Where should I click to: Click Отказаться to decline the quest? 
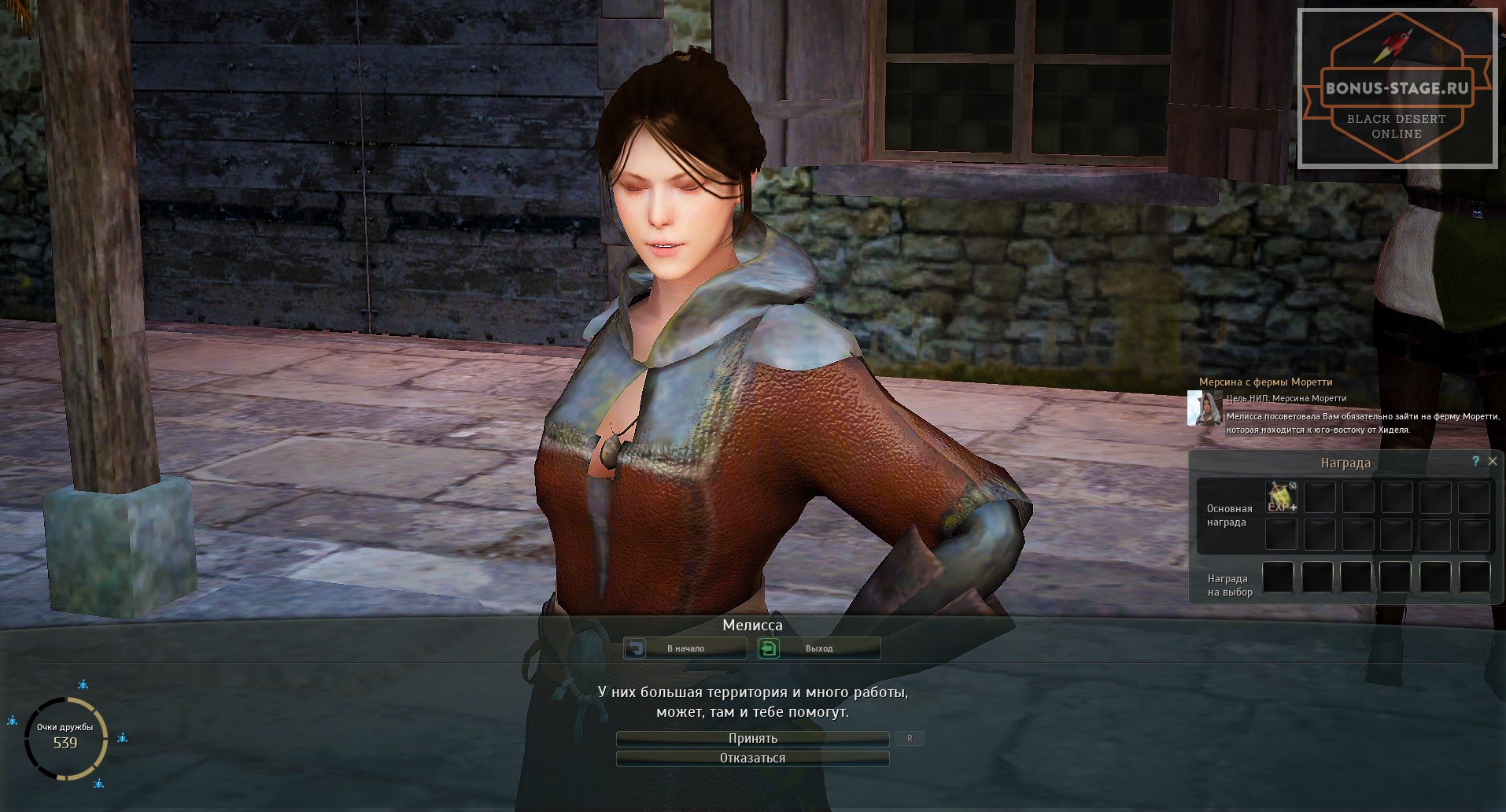[x=753, y=758]
